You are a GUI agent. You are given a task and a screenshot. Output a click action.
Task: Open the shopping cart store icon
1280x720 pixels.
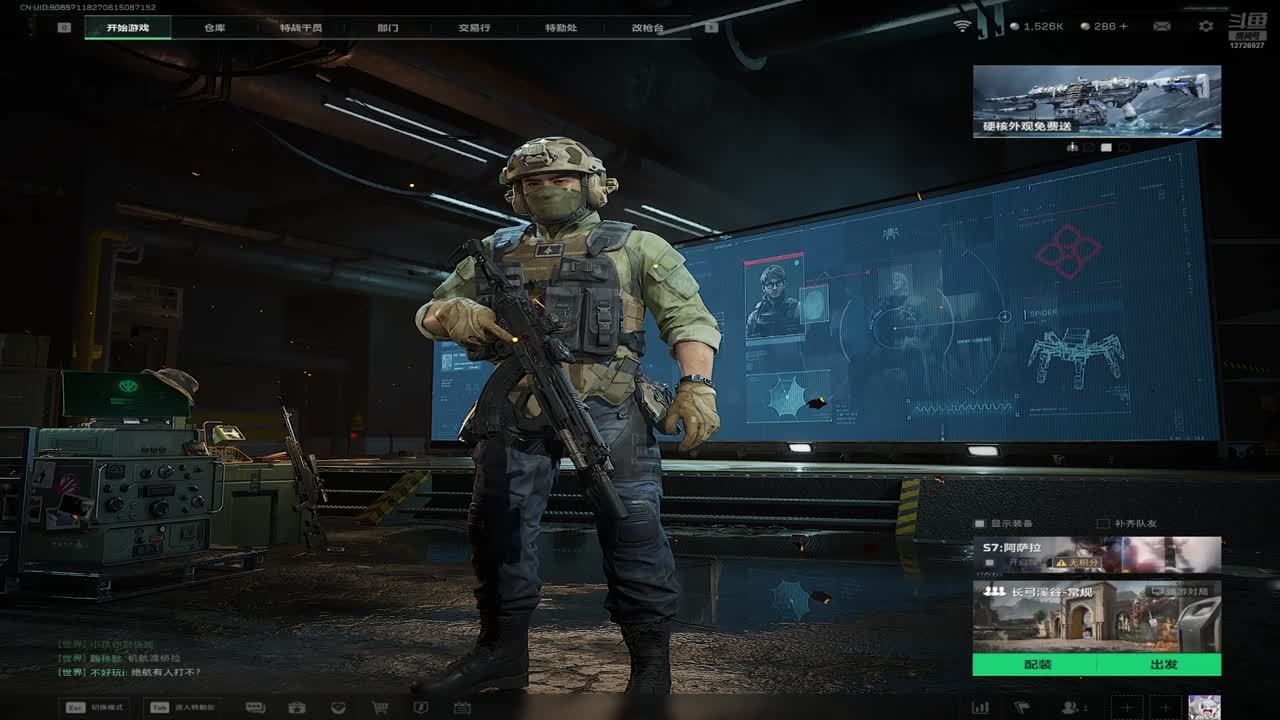coord(380,707)
